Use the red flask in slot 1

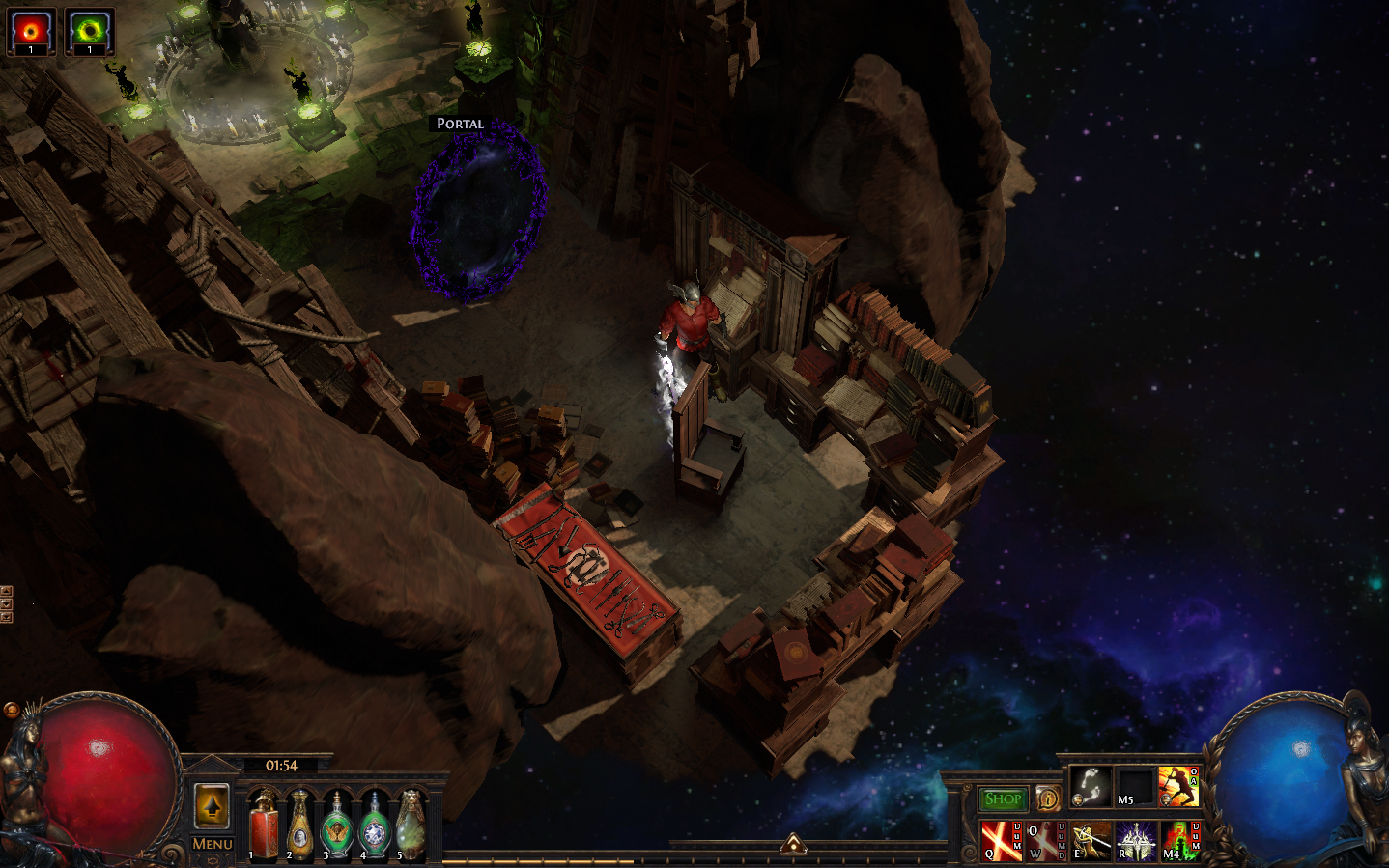click(264, 826)
